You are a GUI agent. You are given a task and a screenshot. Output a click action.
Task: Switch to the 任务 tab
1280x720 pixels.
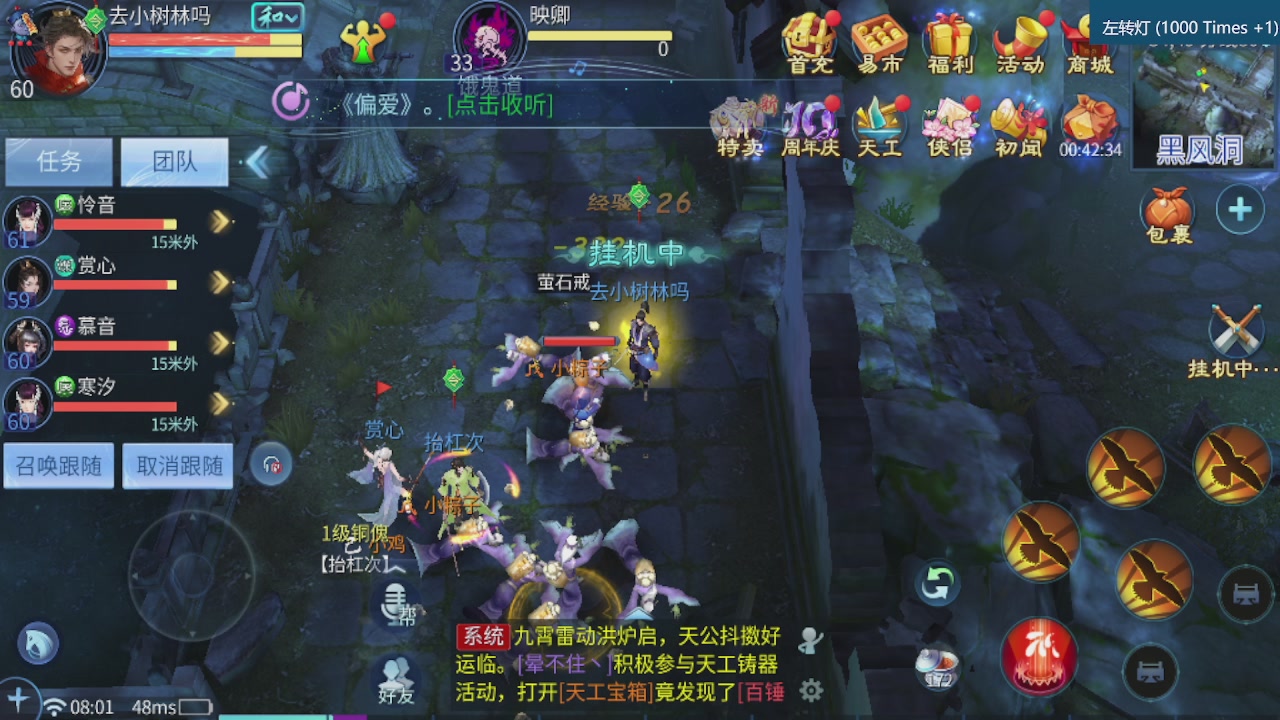(x=59, y=161)
